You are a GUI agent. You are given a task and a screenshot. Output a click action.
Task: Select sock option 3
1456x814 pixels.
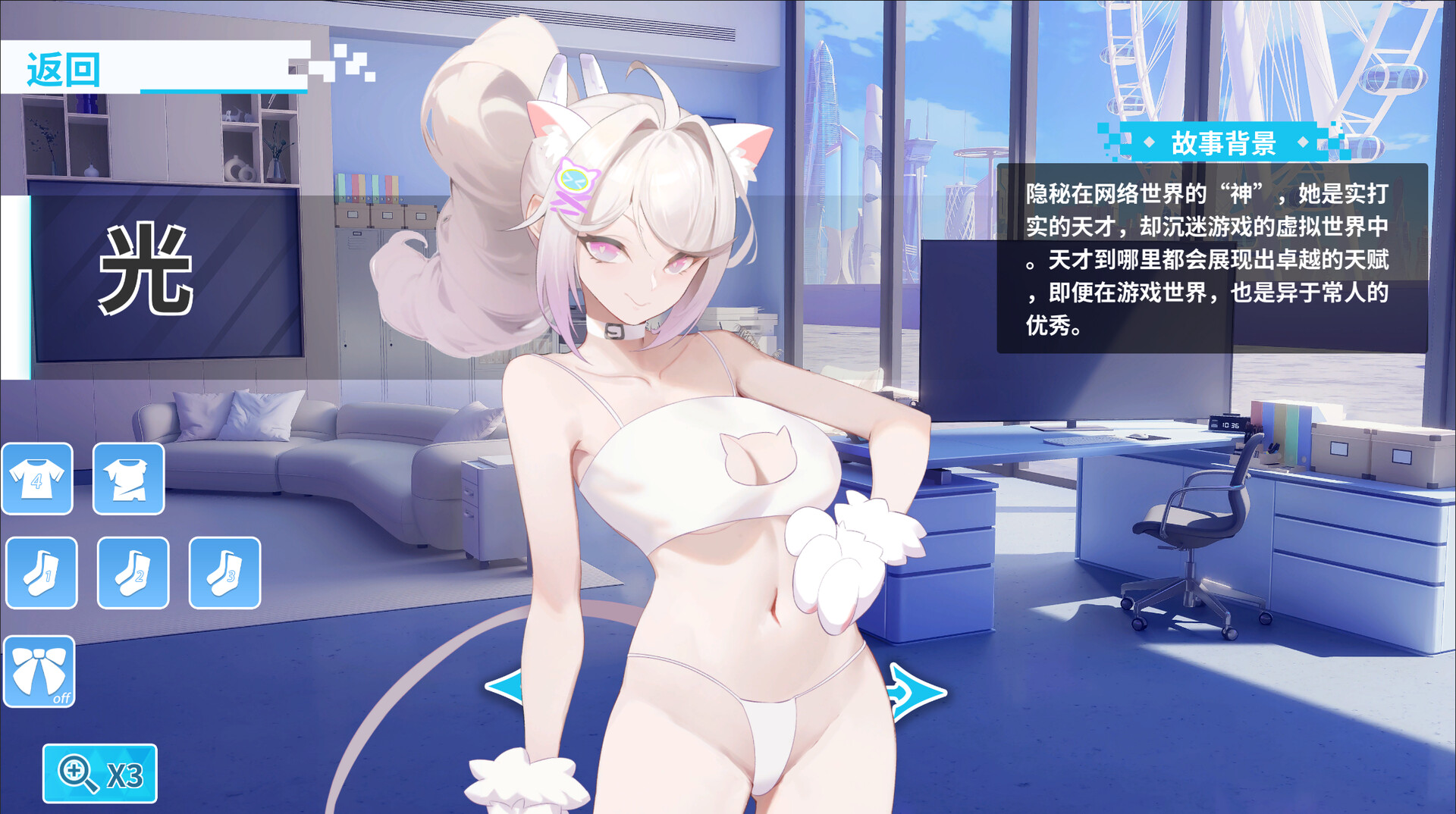pos(224,573)
